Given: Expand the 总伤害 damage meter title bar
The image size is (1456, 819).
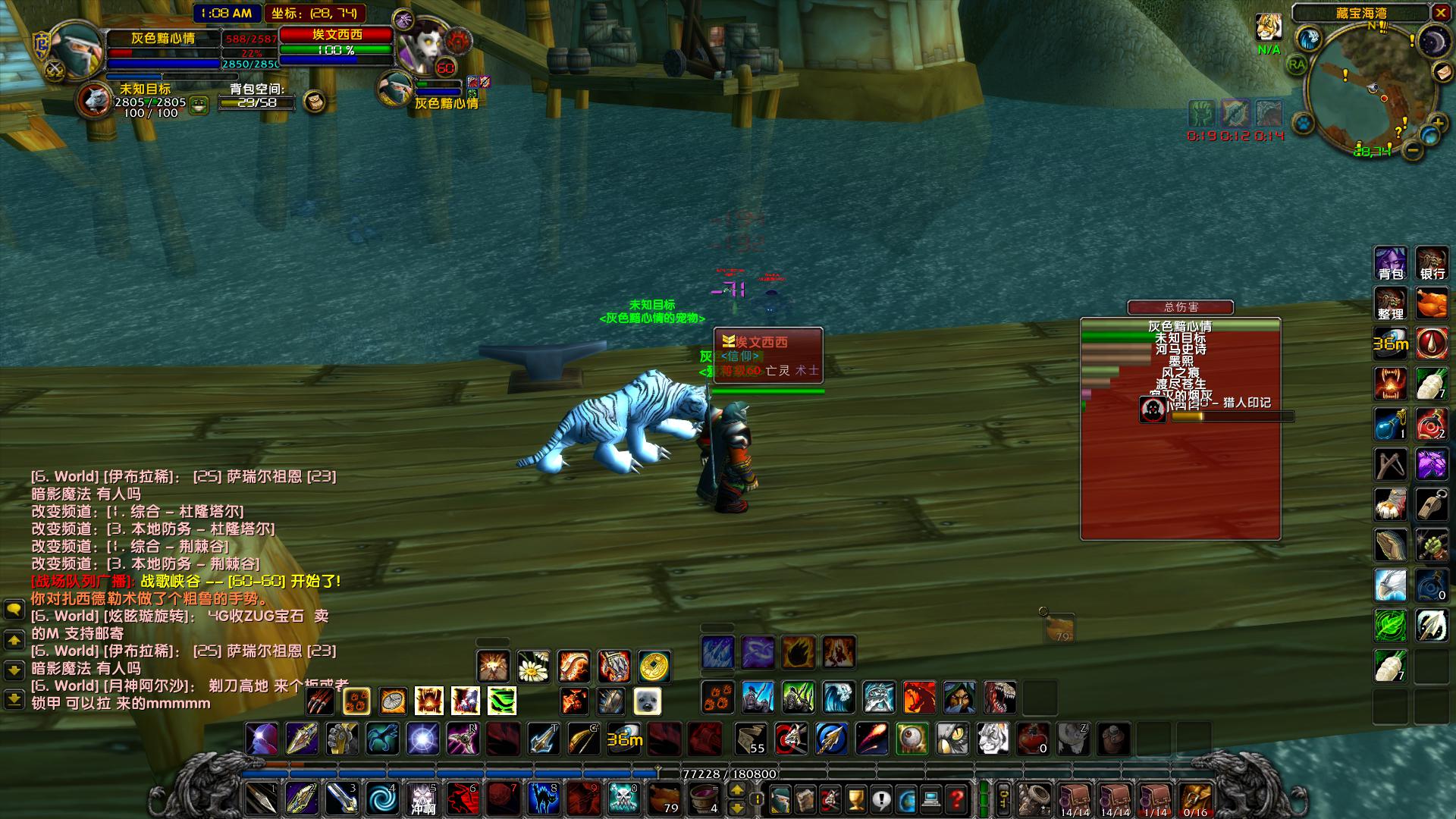Looking at the screenshot, I should point(1181,307).
